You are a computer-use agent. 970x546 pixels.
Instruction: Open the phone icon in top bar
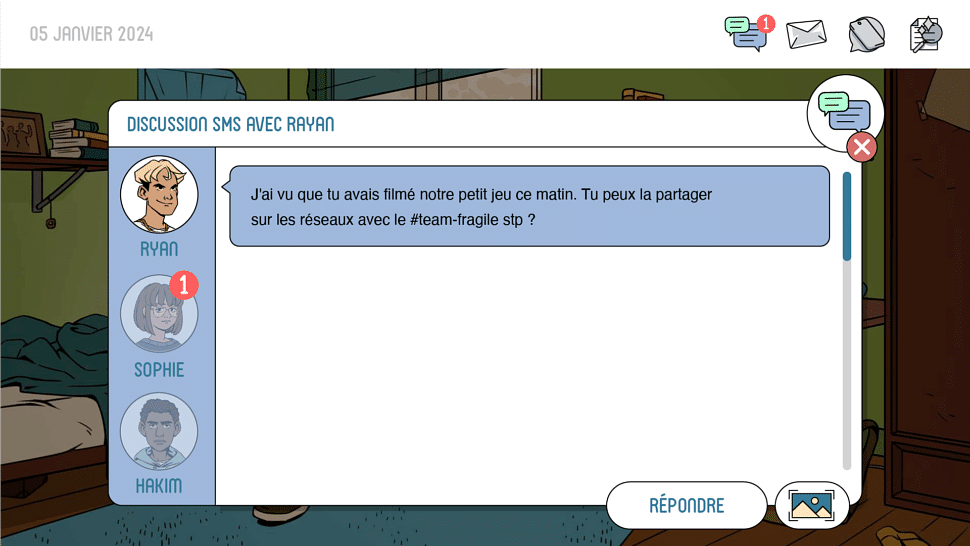[x=866, y=34]
